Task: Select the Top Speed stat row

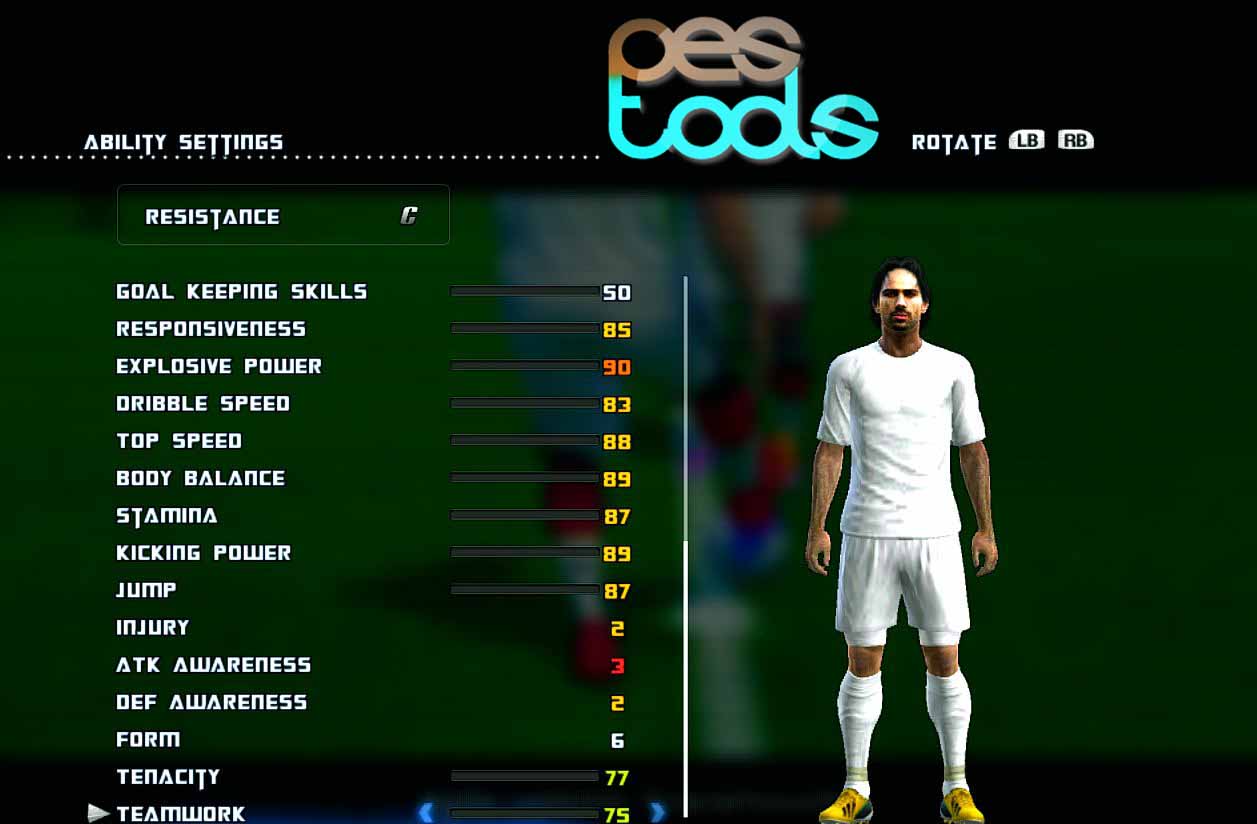Action: click(x=179, y=441)
